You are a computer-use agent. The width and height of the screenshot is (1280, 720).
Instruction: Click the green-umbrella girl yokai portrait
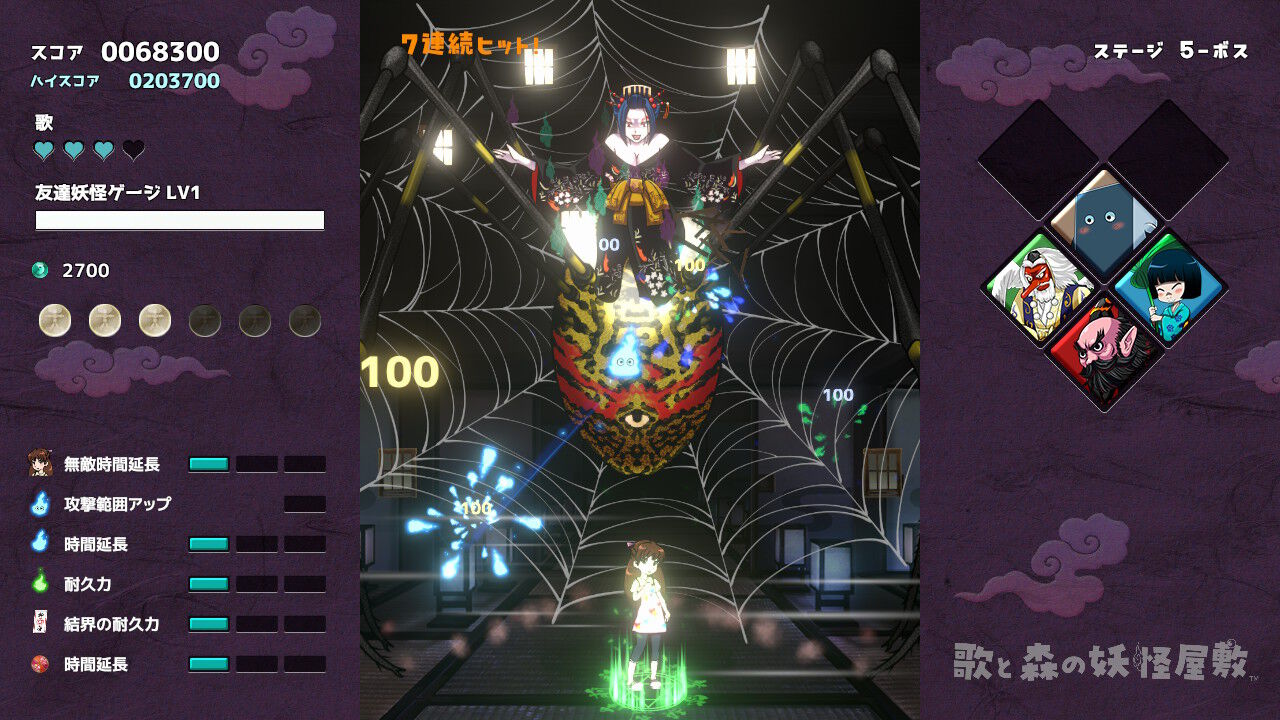click(1168, 294)
